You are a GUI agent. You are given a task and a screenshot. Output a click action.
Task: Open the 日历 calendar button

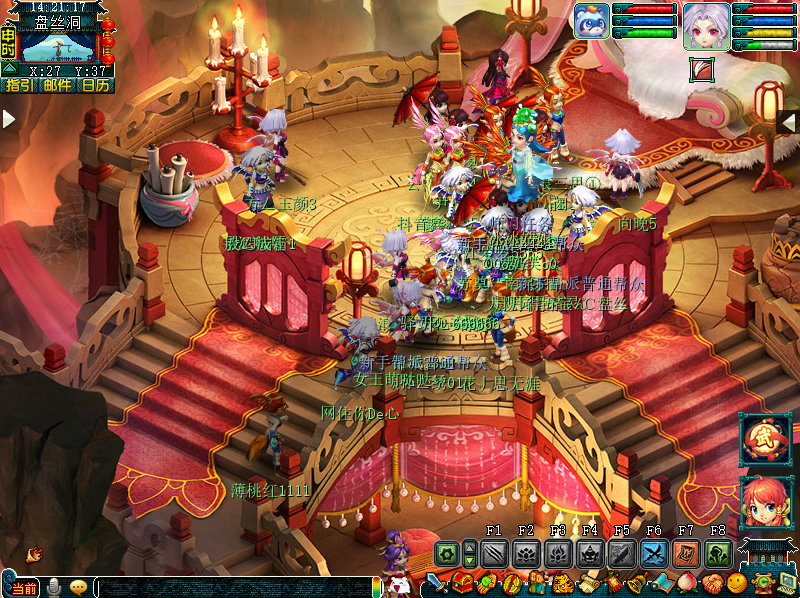(x=97, y=86)
